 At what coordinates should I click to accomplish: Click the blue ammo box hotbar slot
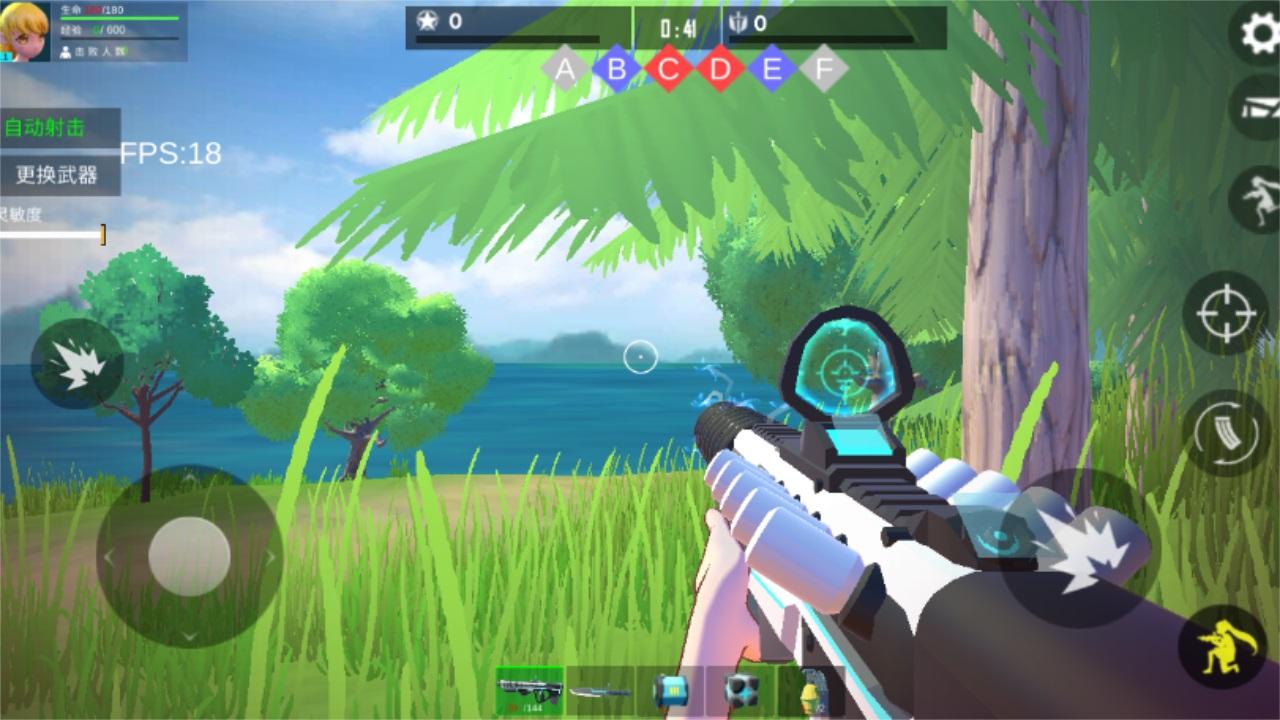(672, 691)
